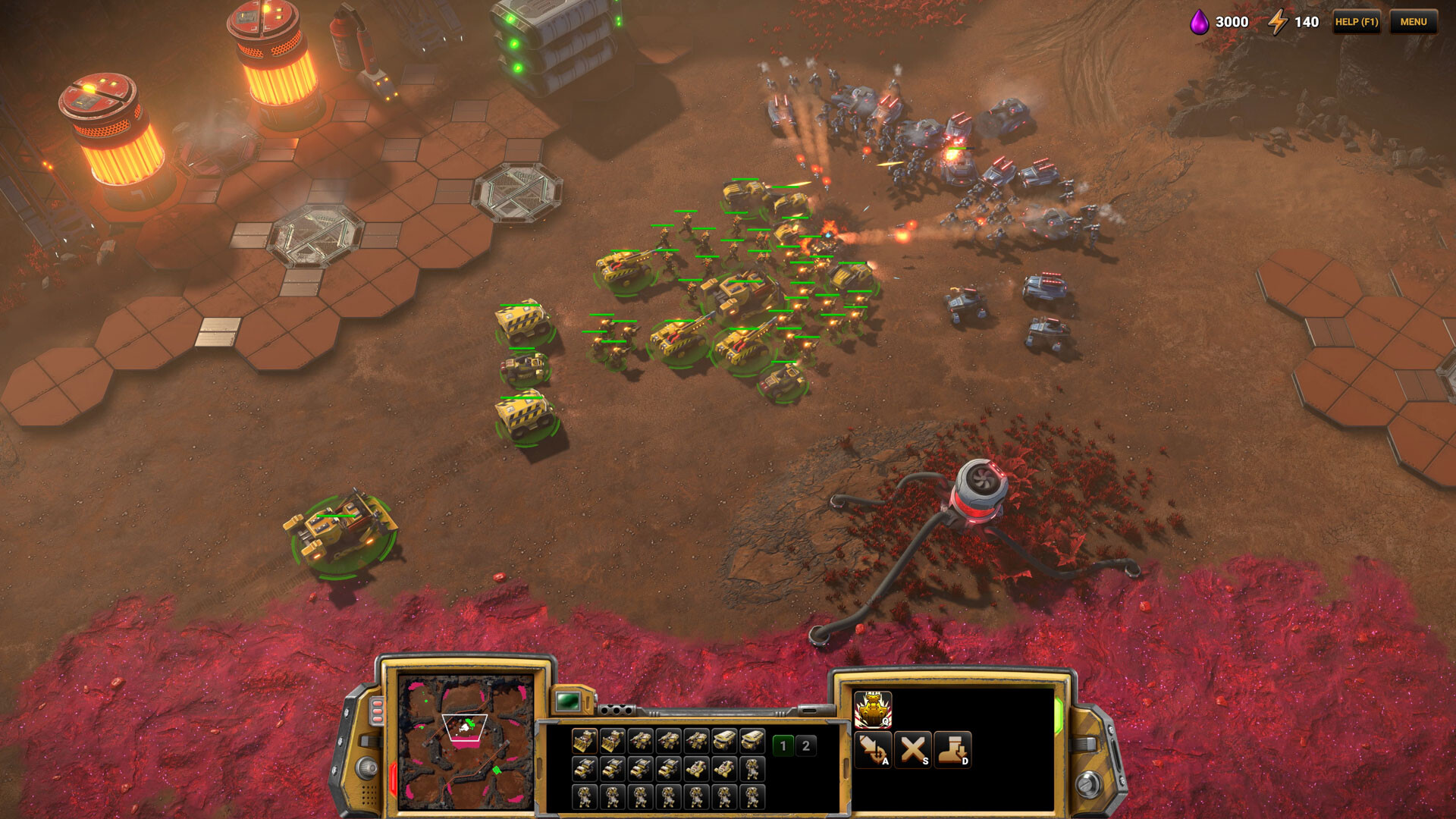Click the green screen button above selection panel
Viewport: 1456px width, 819px height.
point(567,701)
